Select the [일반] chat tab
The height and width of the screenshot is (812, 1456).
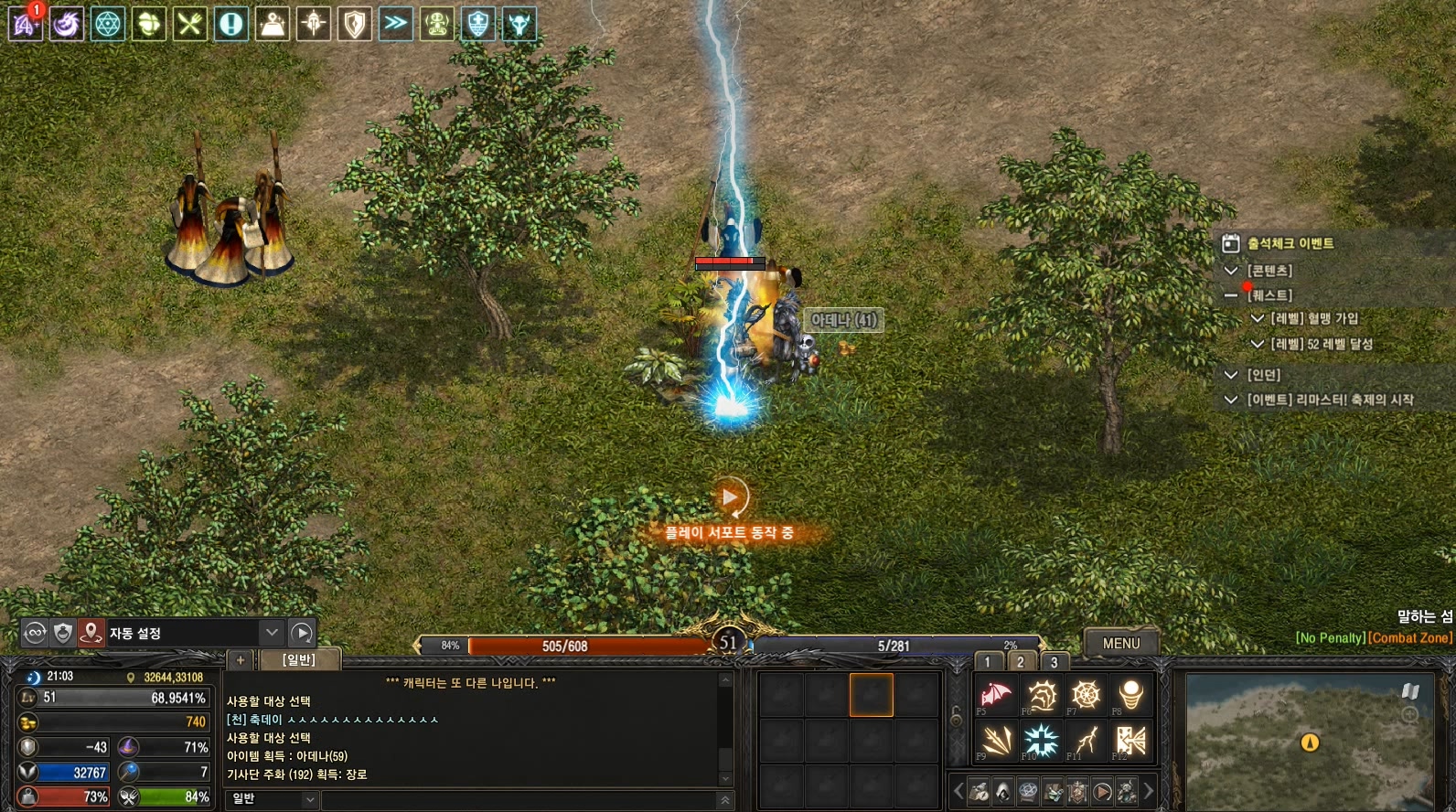click(299, 659)
